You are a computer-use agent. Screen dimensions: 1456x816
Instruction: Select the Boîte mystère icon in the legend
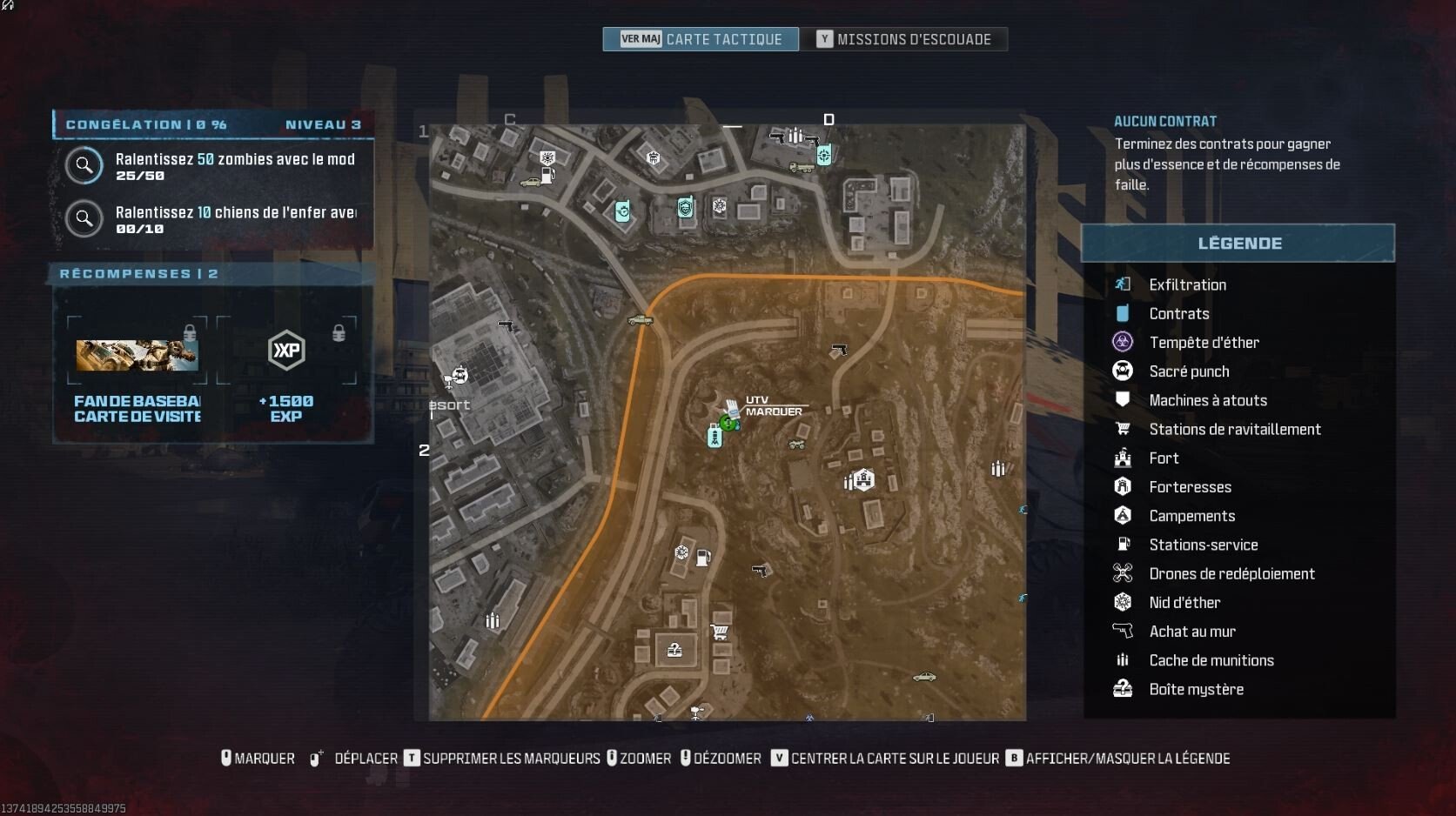pyautogui.click(x=1122, y=688)
